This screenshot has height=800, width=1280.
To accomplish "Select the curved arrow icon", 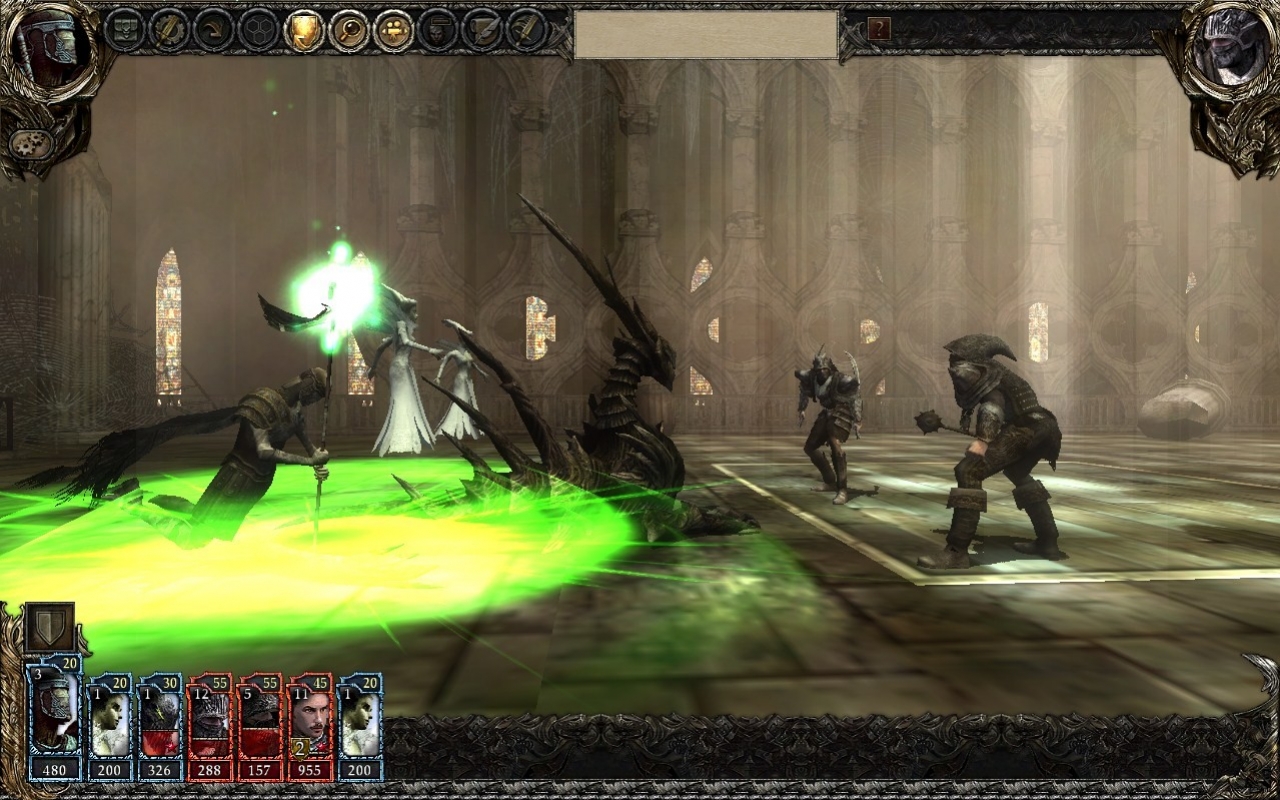I will click(x=214, y=30).
